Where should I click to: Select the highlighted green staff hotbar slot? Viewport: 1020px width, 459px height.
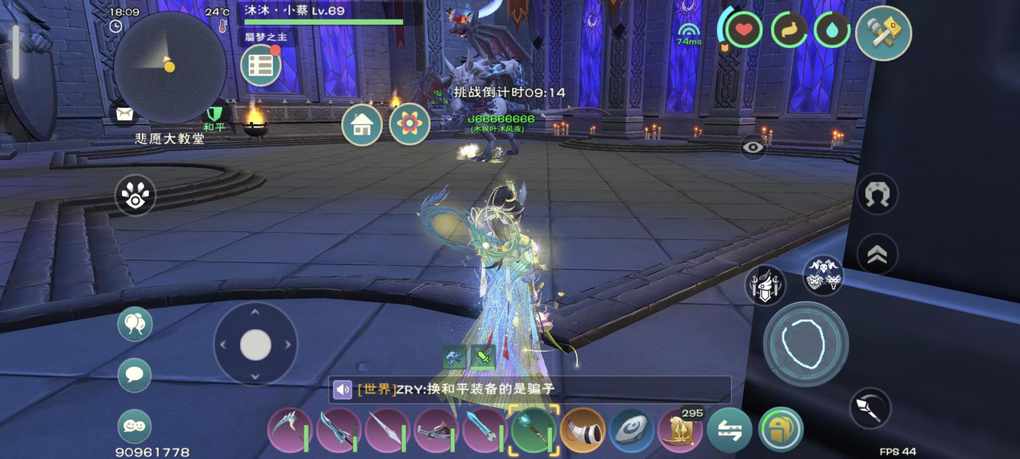pyautogui.click(x=533, y=431)
